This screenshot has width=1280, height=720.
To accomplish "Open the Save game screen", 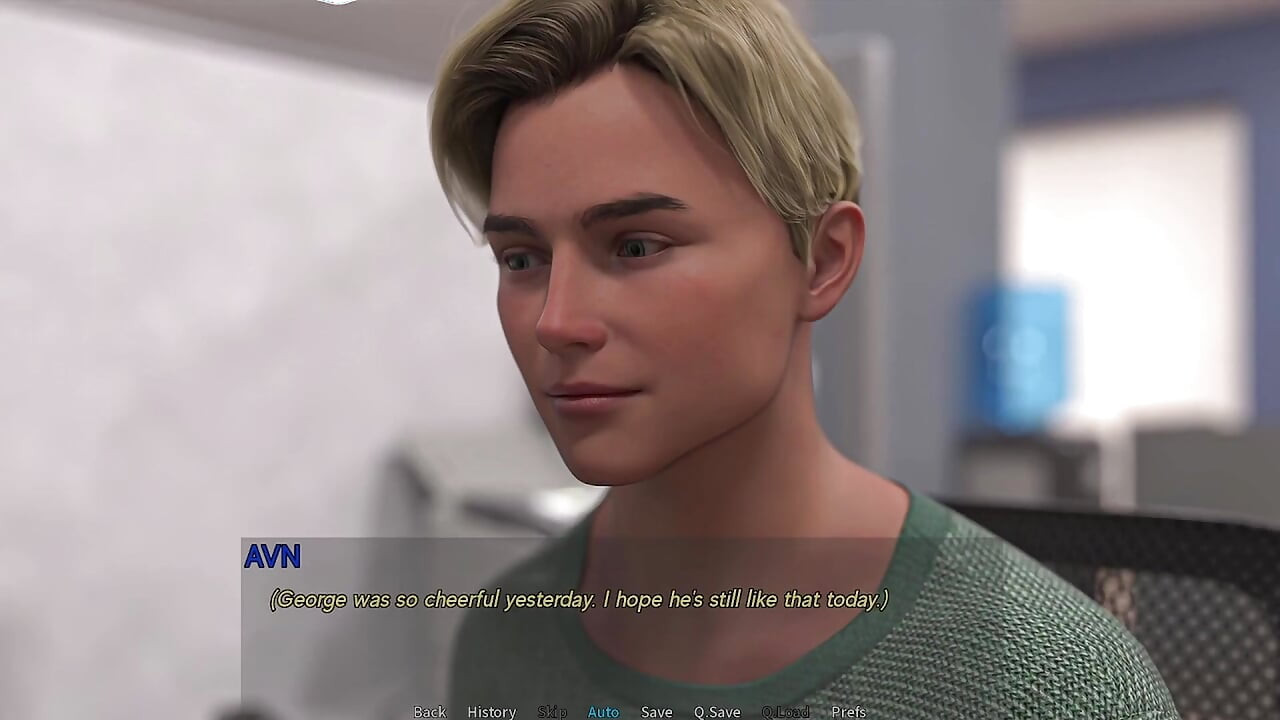I will point(656,712).
